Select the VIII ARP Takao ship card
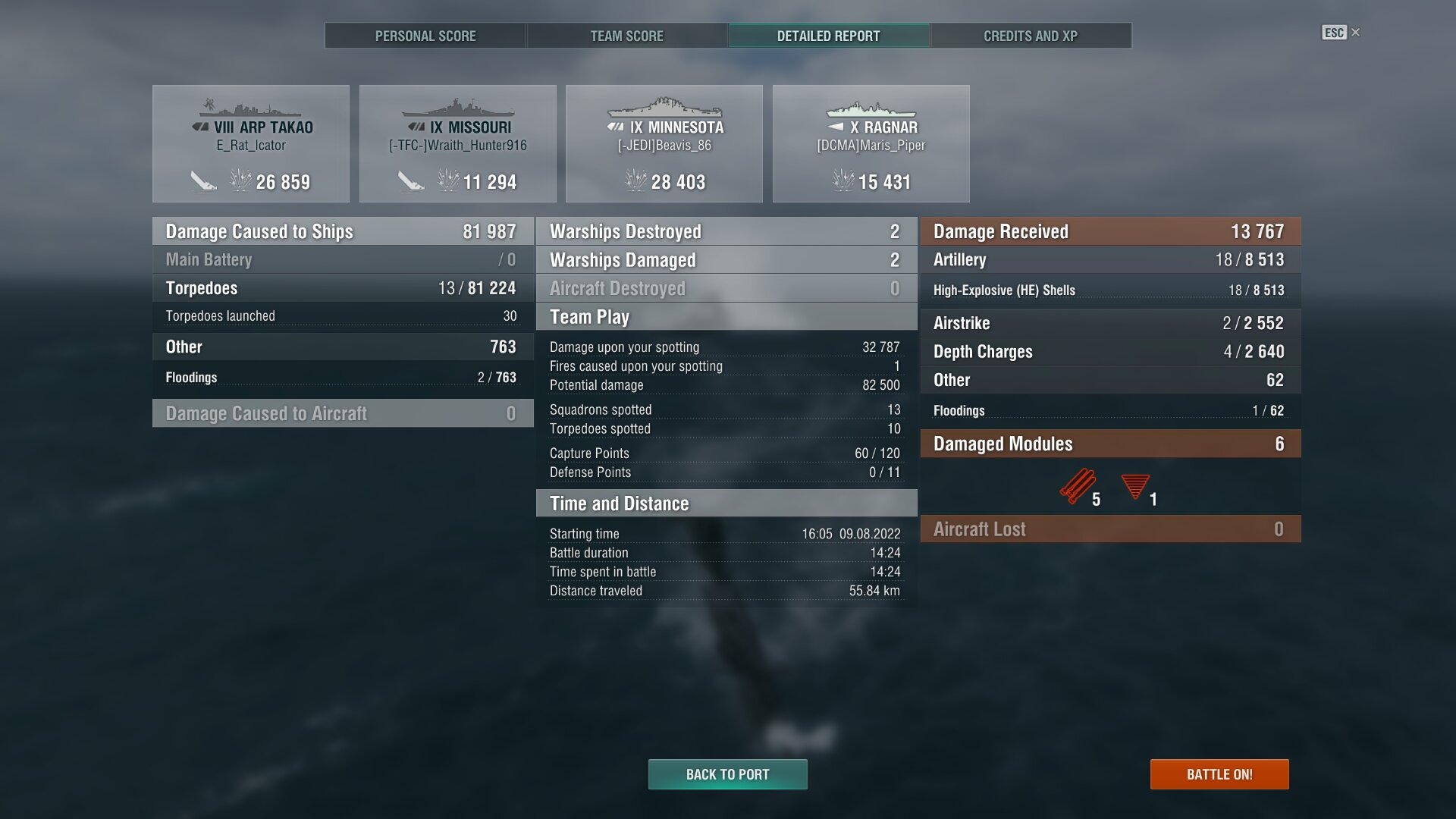This screenshot has height=819, width=1456. [x=251, y=143]
